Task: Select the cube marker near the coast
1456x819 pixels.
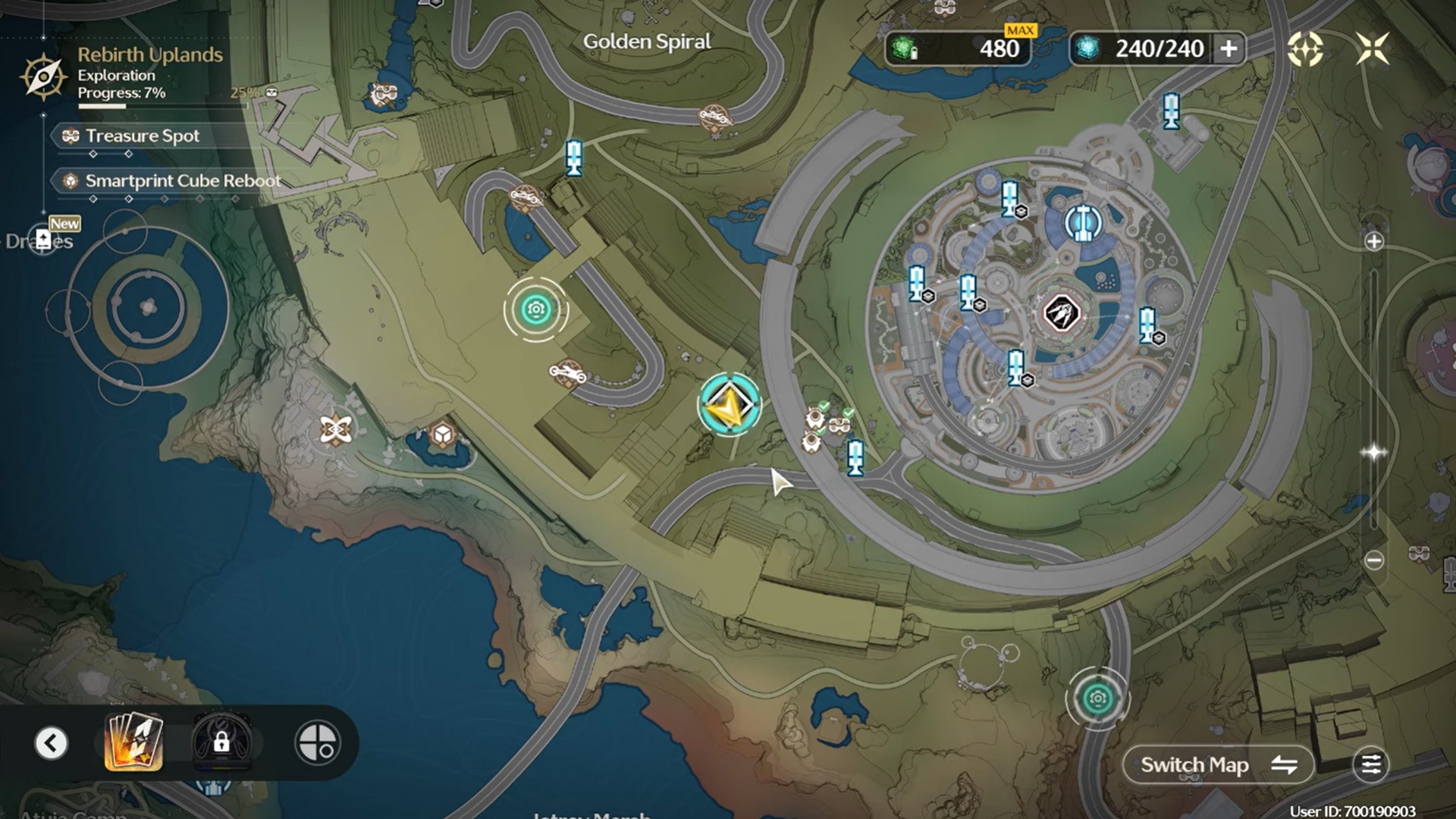Action: pos(442,435)
